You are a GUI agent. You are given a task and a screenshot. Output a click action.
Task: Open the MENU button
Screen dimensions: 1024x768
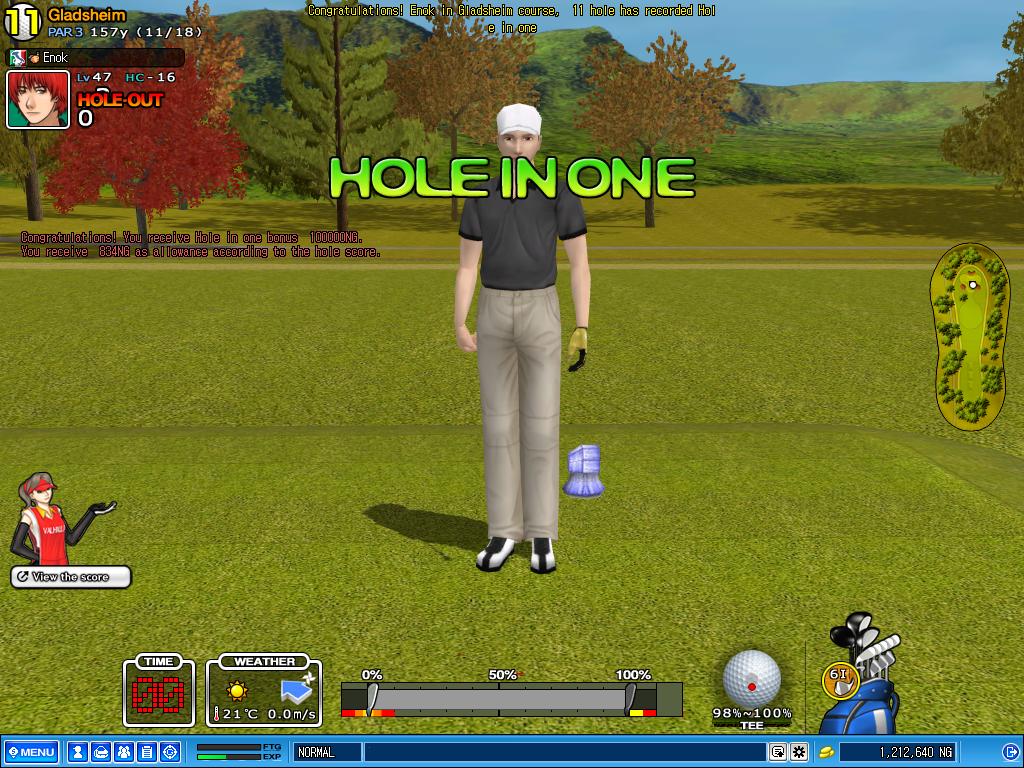[x=31, y=752]
